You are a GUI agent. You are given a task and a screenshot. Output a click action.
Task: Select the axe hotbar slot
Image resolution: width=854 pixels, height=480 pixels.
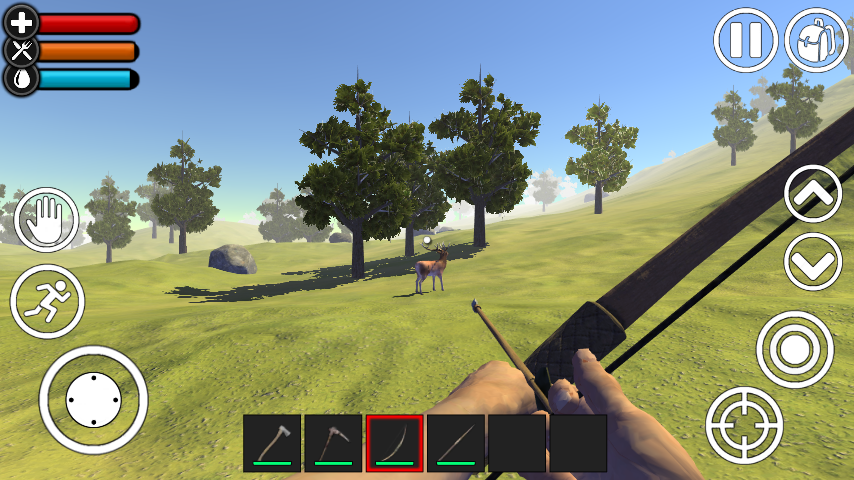point(272,443)
